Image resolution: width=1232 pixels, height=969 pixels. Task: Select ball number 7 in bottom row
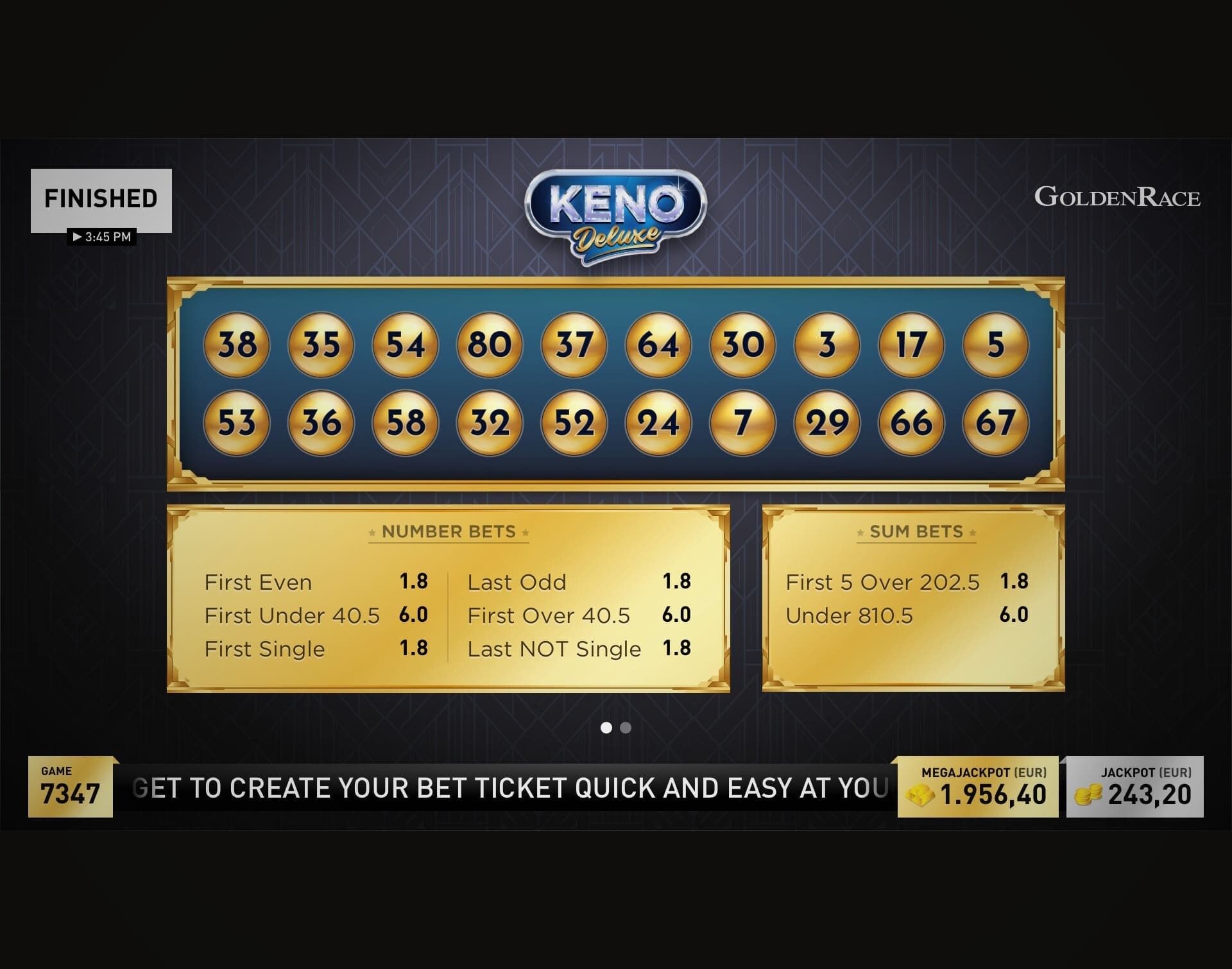point(741,423)
